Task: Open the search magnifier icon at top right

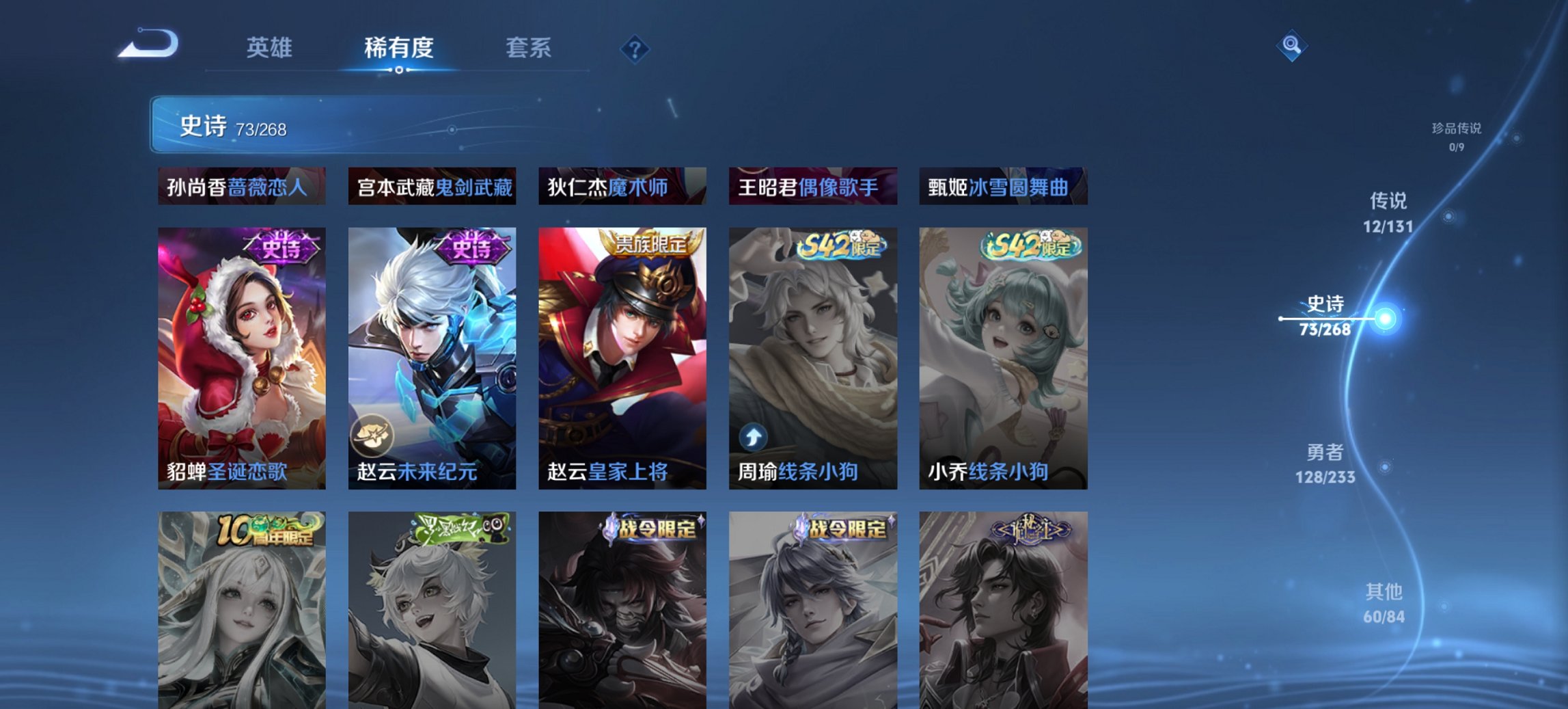Action: (x=1291, y=47)
